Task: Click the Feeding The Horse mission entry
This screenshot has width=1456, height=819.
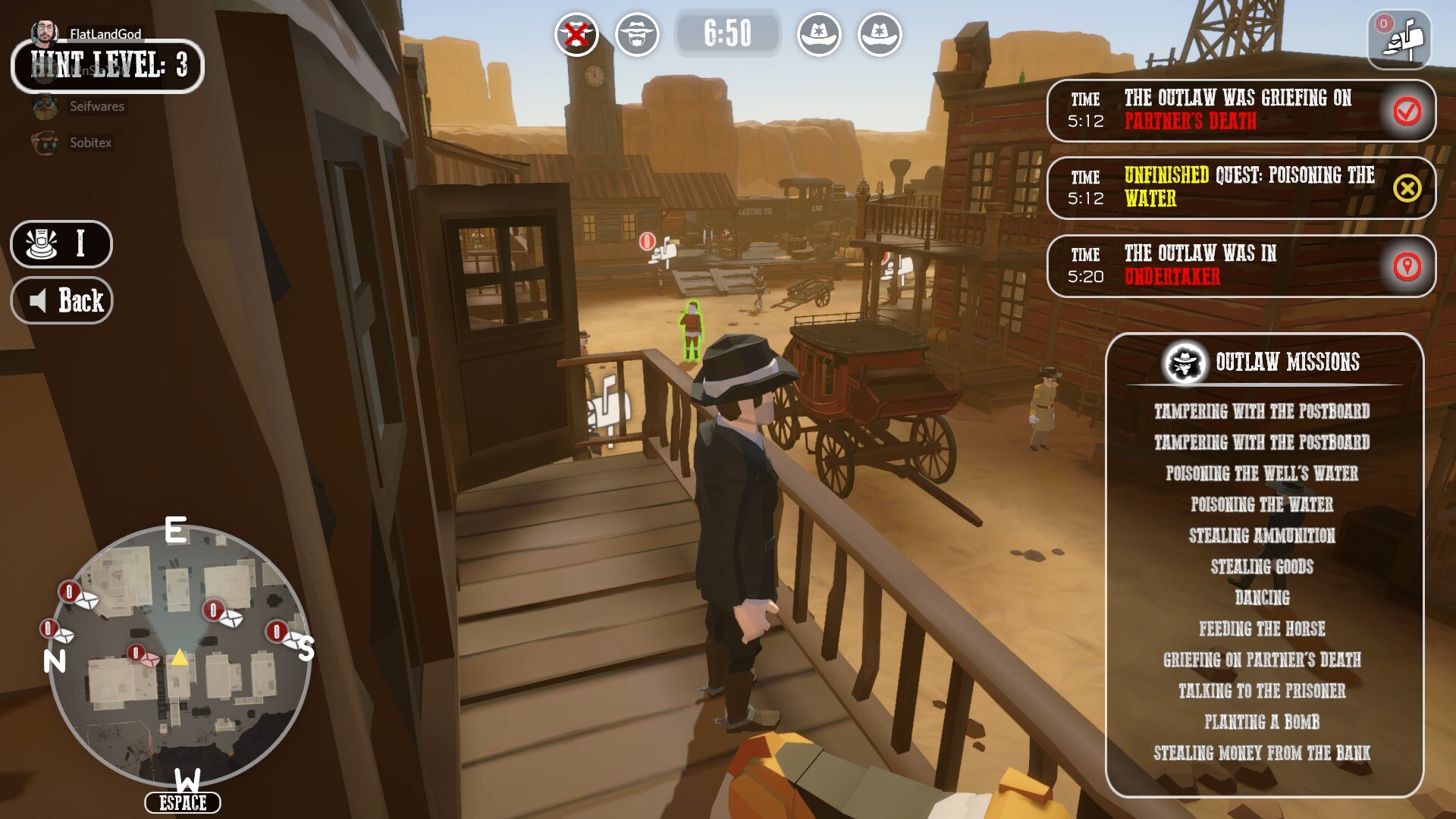Action: [x=1262, y=629]
